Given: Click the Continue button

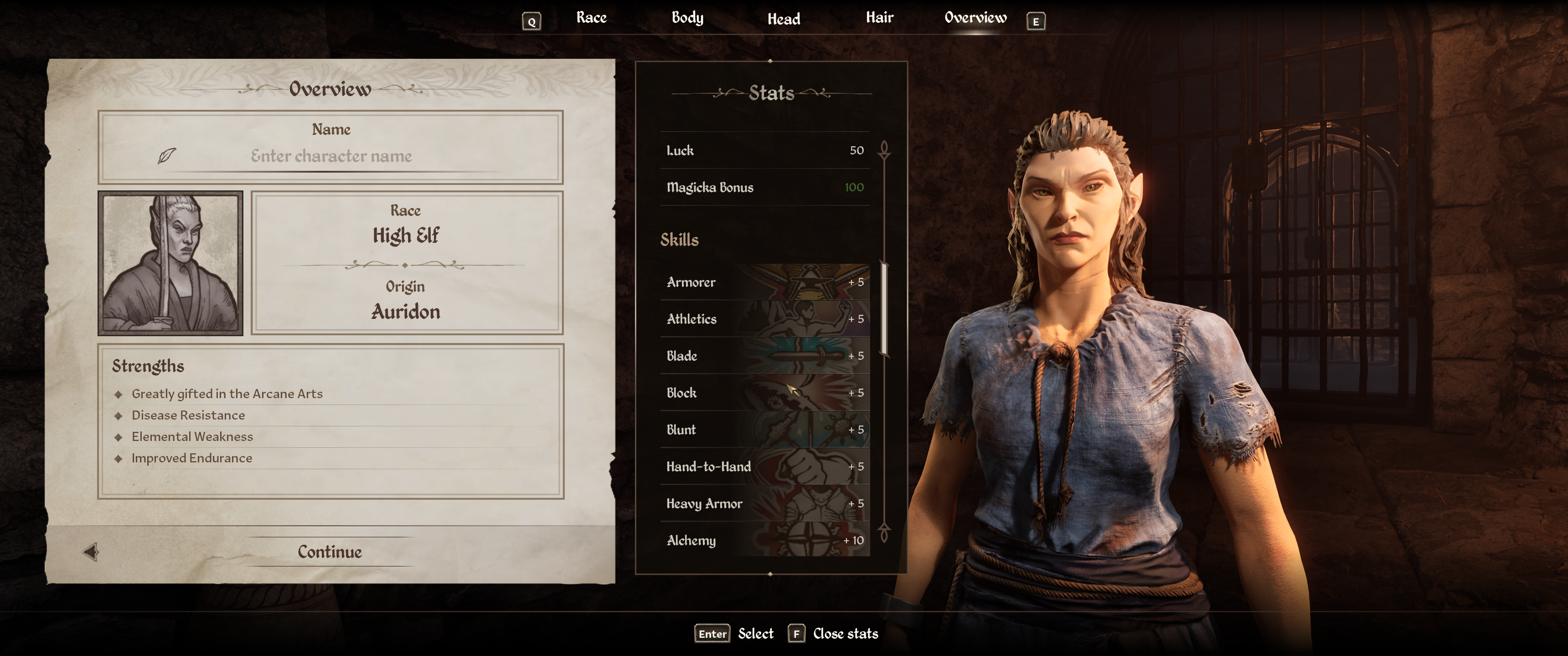Looking at the screenshot, I should point(329,552).
